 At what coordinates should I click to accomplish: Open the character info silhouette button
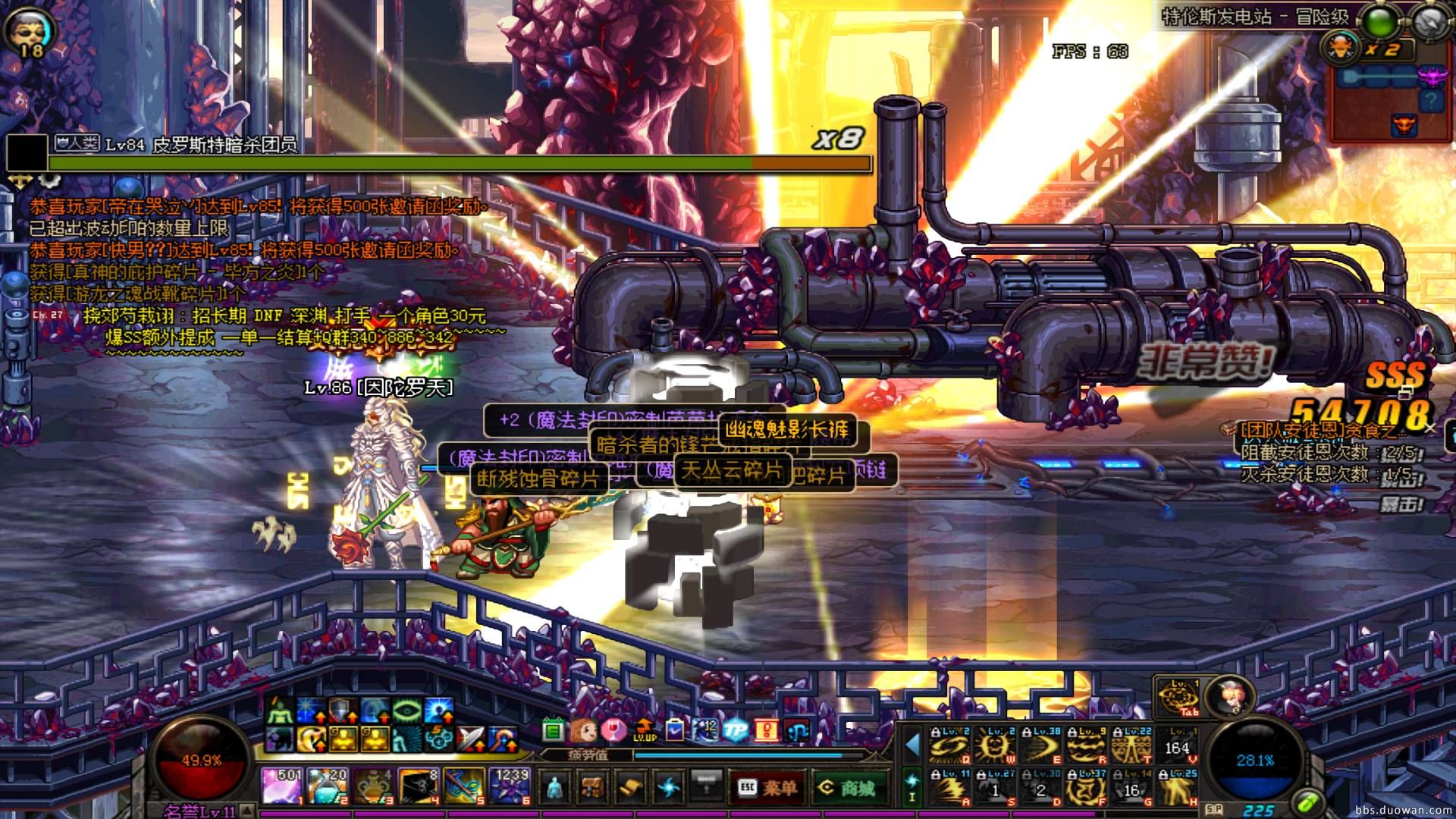pyautogui.click(x=555, y=788)
